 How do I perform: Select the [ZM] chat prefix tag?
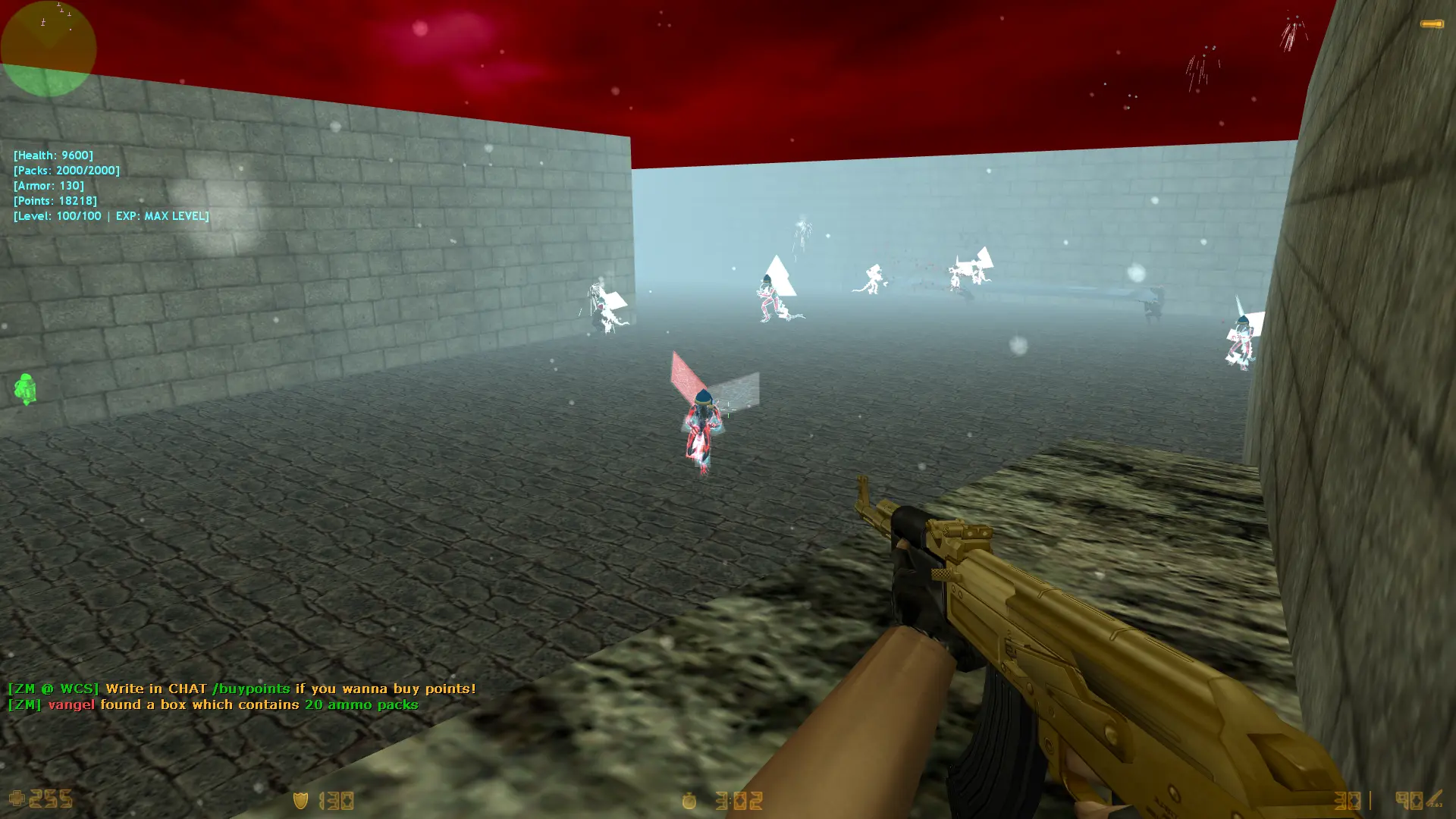pyautogui.click(x=24, y=704)
